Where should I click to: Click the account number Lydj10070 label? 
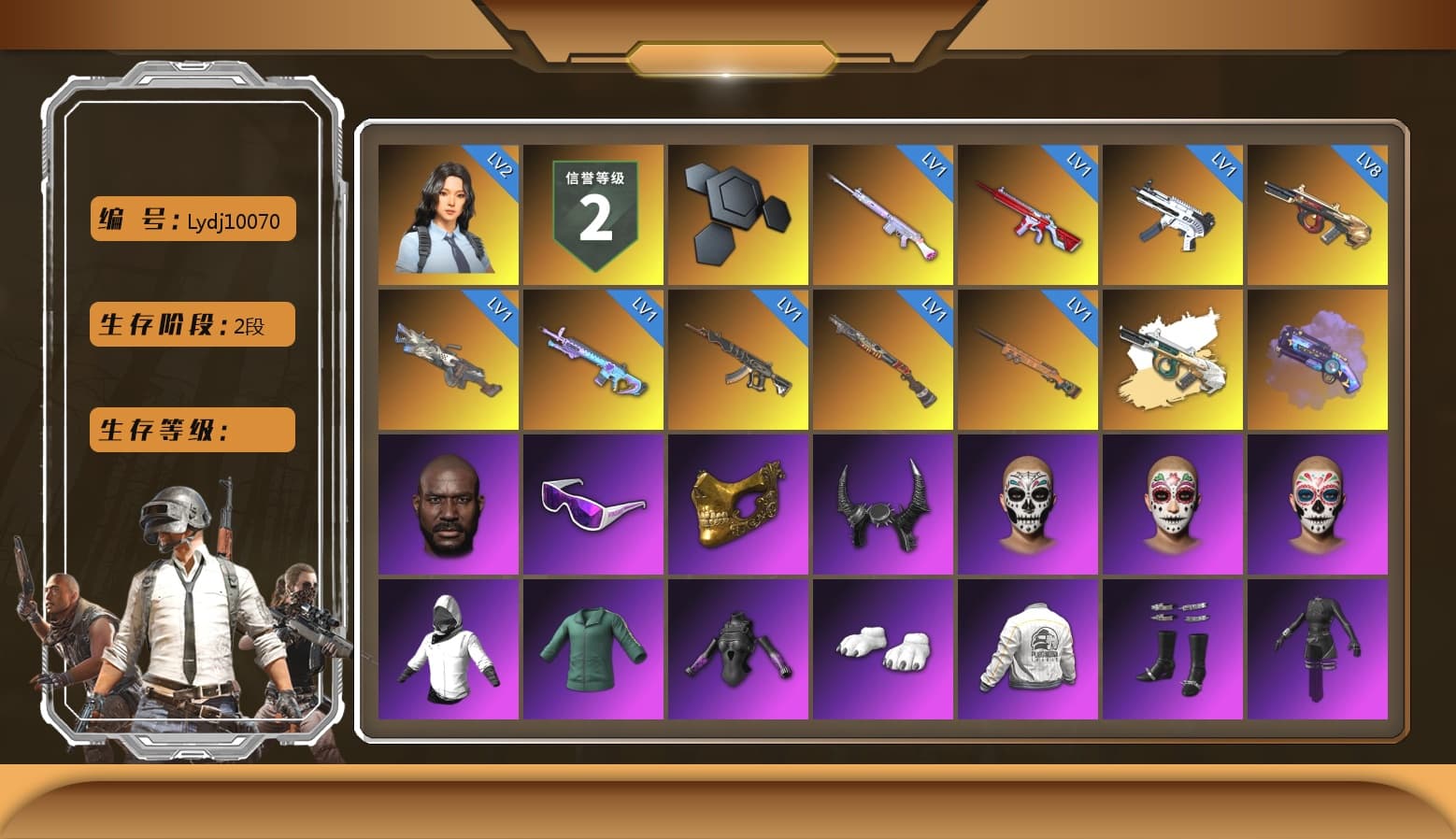click(192, 219)
